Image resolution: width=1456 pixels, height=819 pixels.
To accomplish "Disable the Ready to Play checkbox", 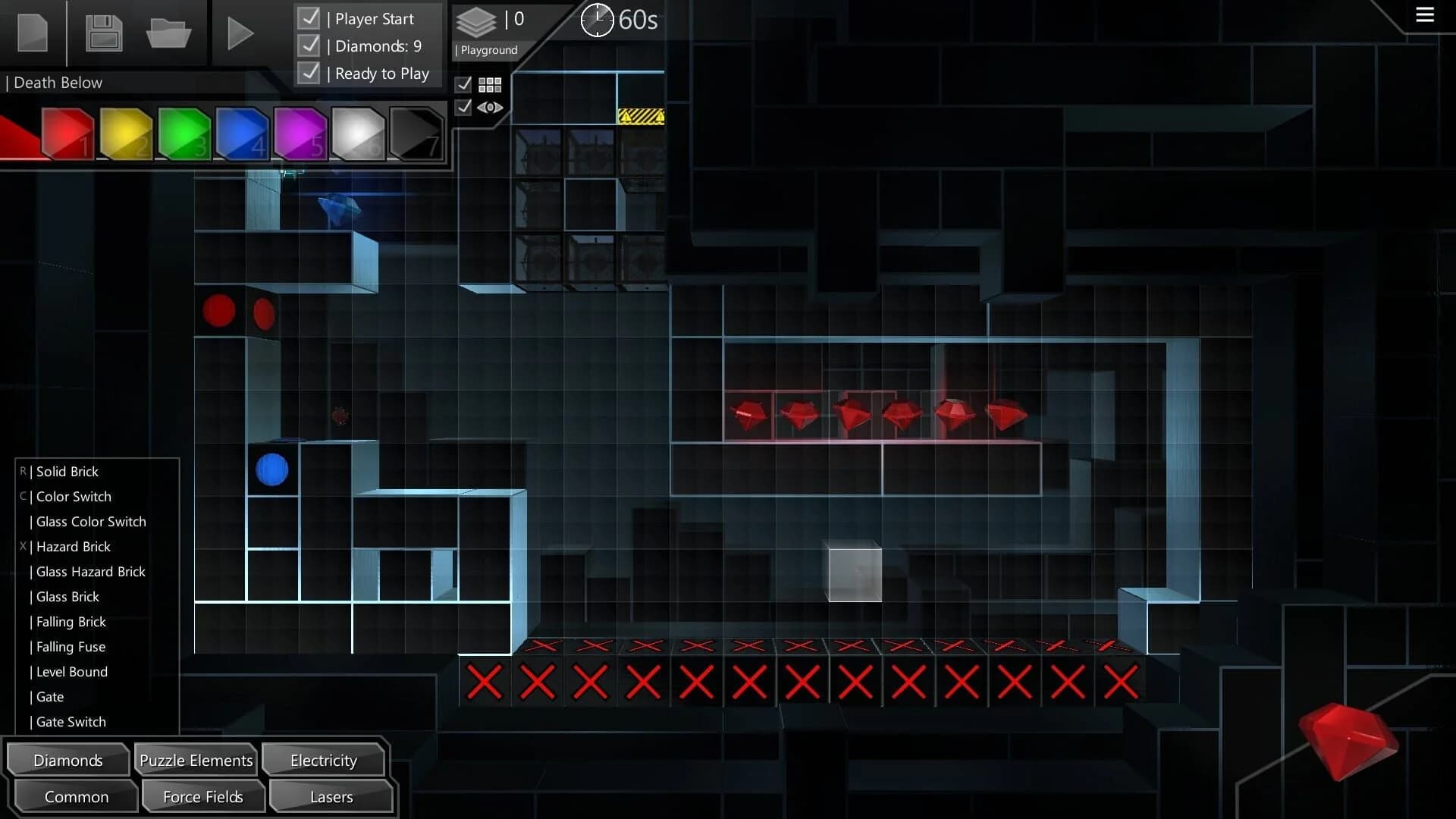I will point(309,72).
